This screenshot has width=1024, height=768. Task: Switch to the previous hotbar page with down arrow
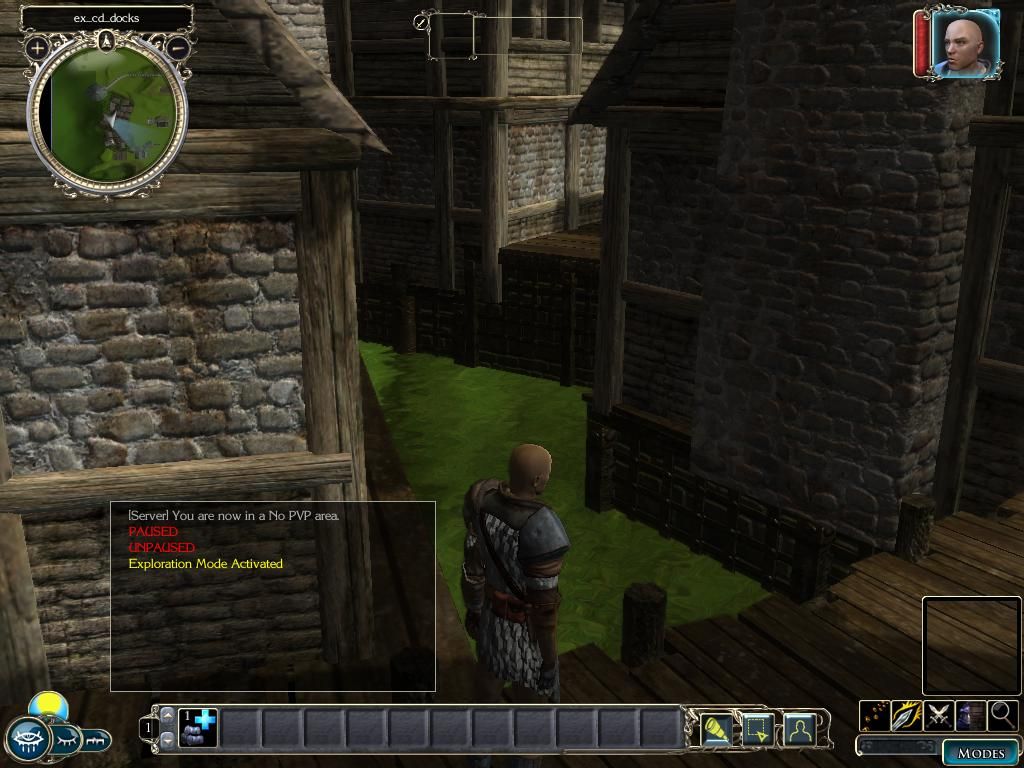coord(167,739)
